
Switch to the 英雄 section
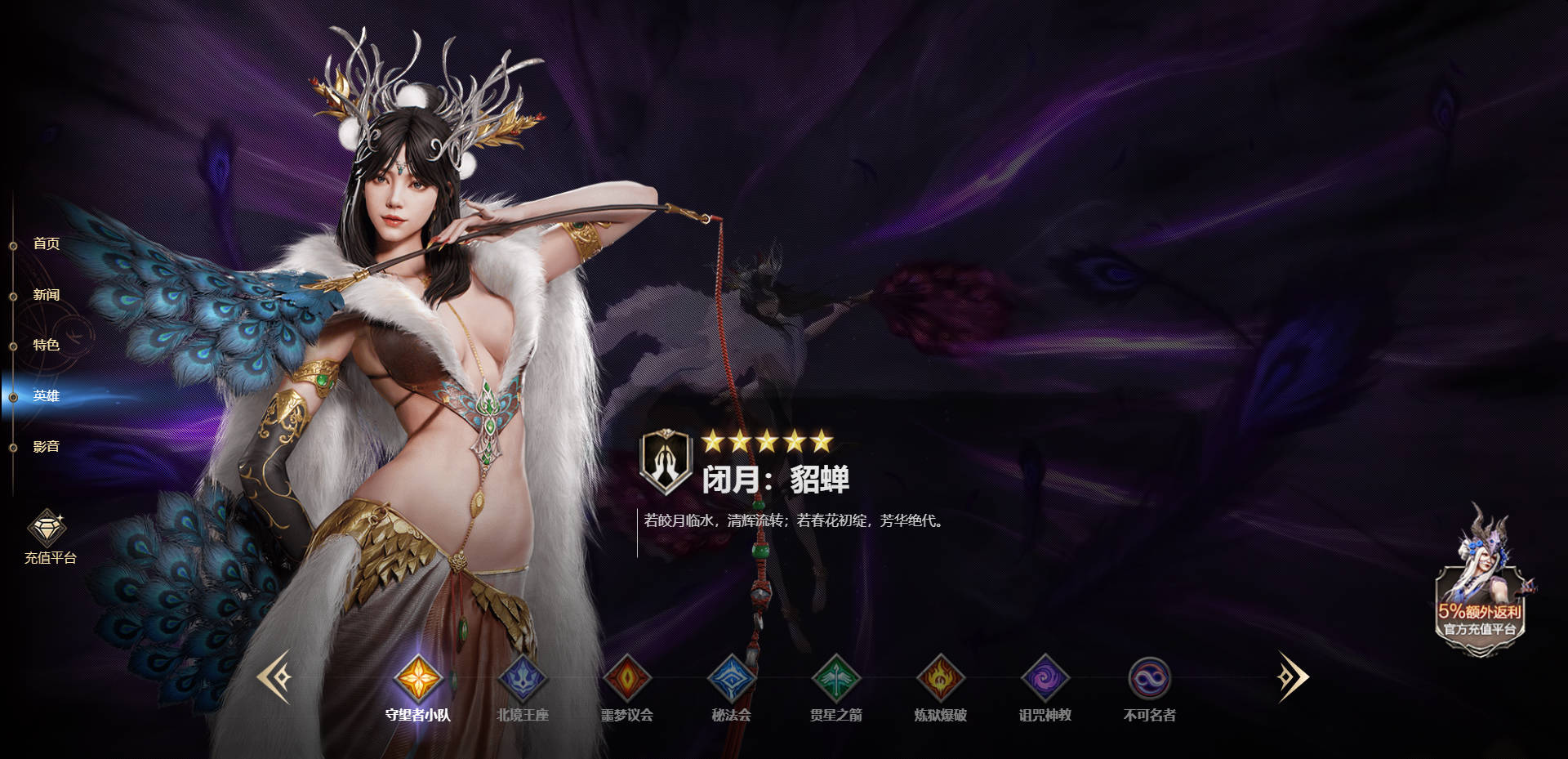coord(45,396)
